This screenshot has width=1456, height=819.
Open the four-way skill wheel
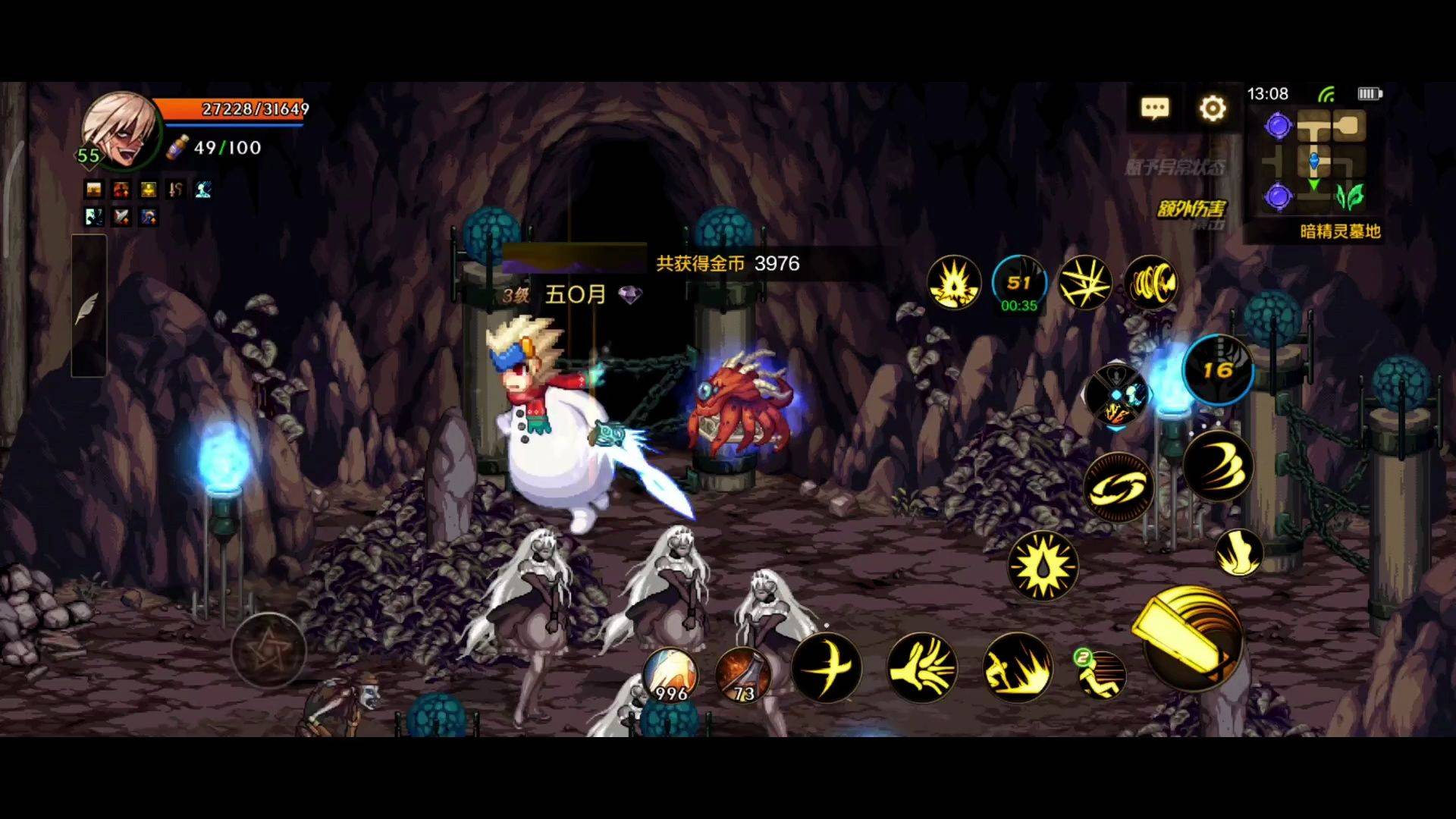coord(1116,395)
